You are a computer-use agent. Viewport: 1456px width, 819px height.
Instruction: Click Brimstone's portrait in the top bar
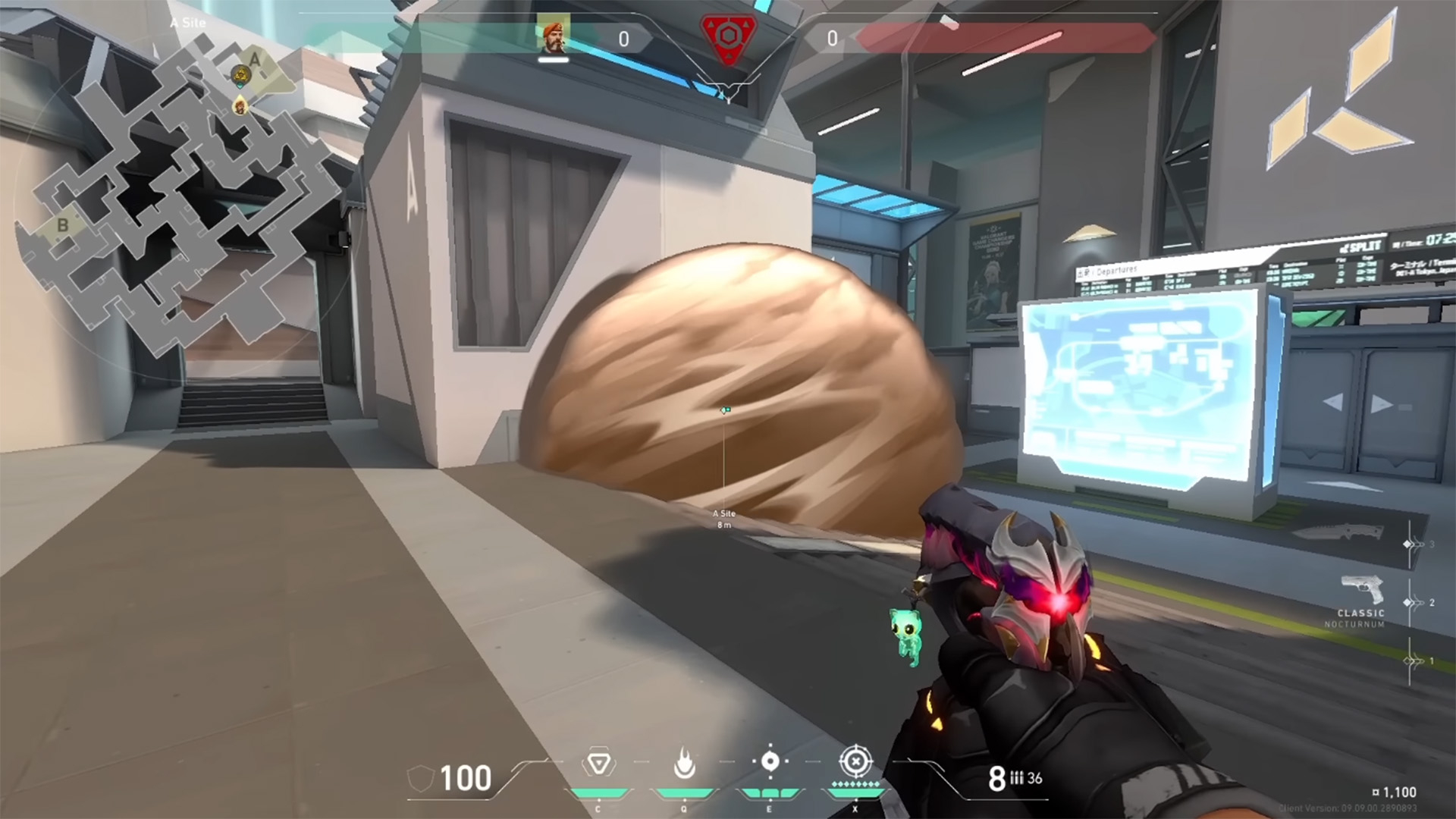coord(554,36)
